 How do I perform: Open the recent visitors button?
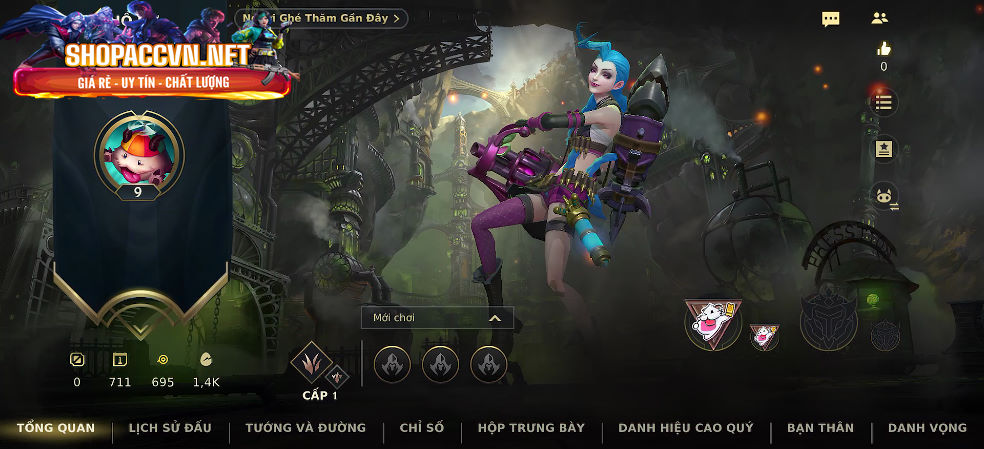click(x=322, y=18)
